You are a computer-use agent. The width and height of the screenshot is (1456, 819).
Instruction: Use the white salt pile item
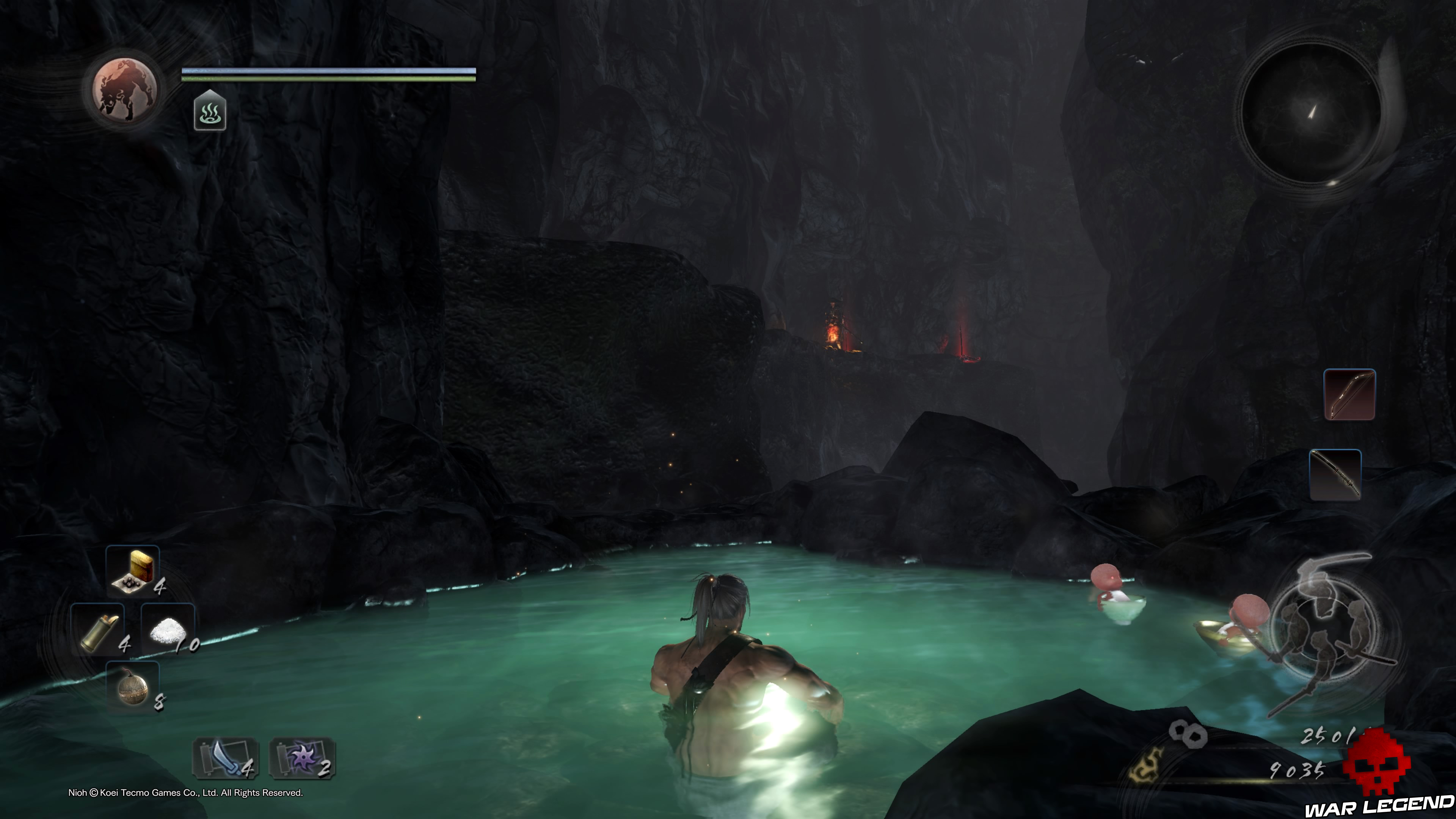[168, 629]
